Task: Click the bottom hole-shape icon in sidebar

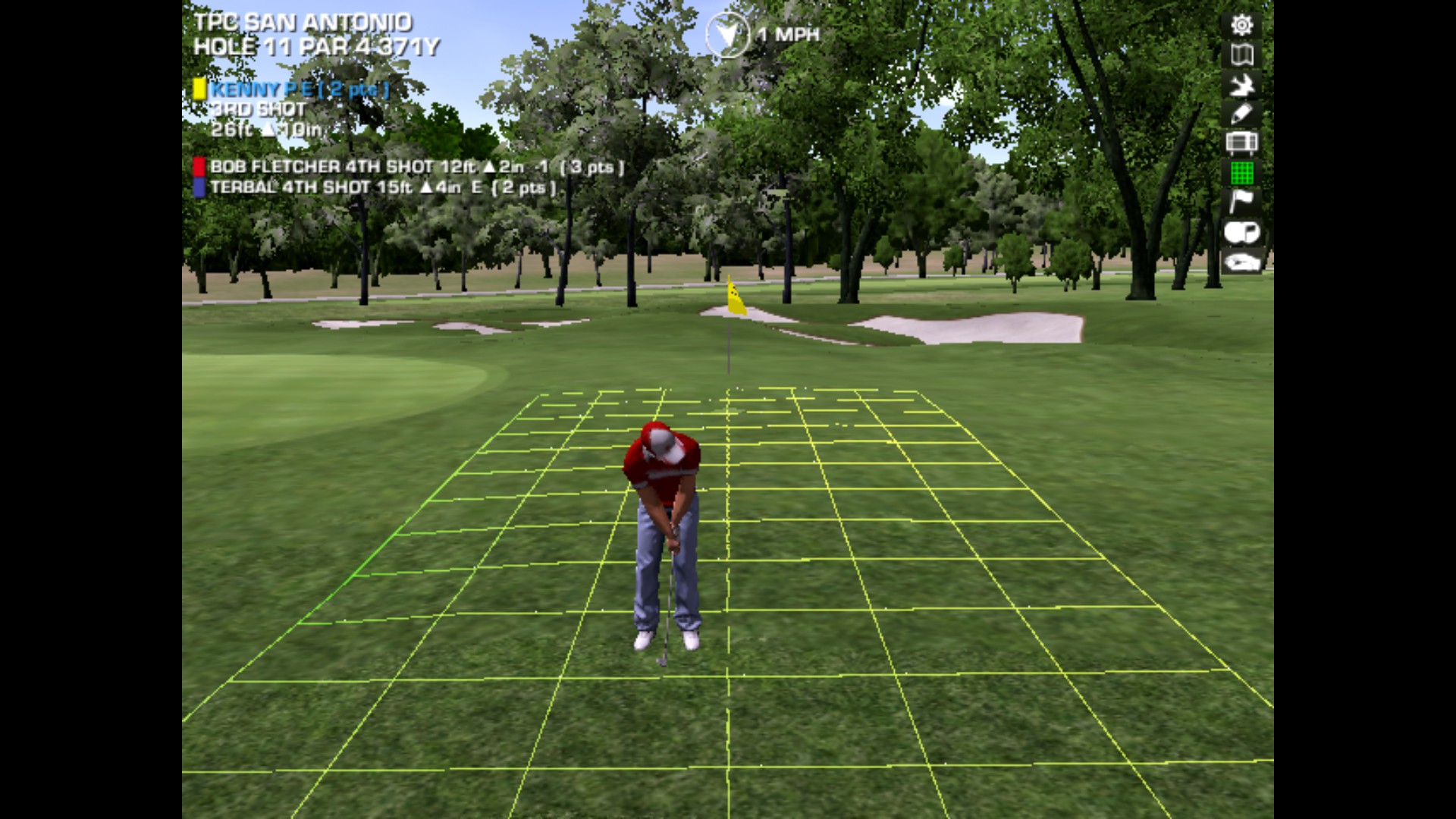Action: [1241, 262]
